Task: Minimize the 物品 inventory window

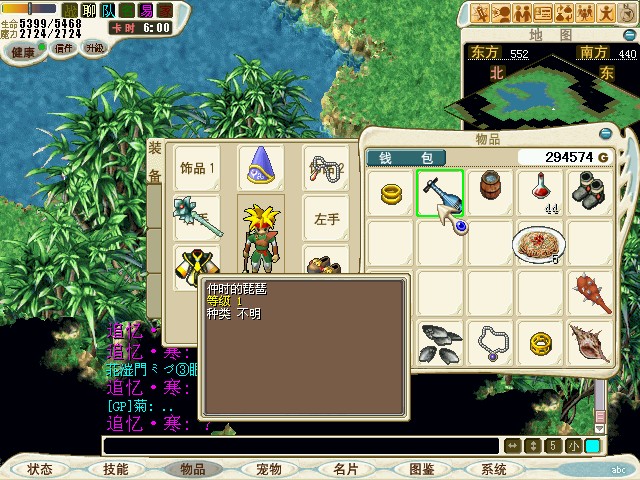Action: click(605, 133)
